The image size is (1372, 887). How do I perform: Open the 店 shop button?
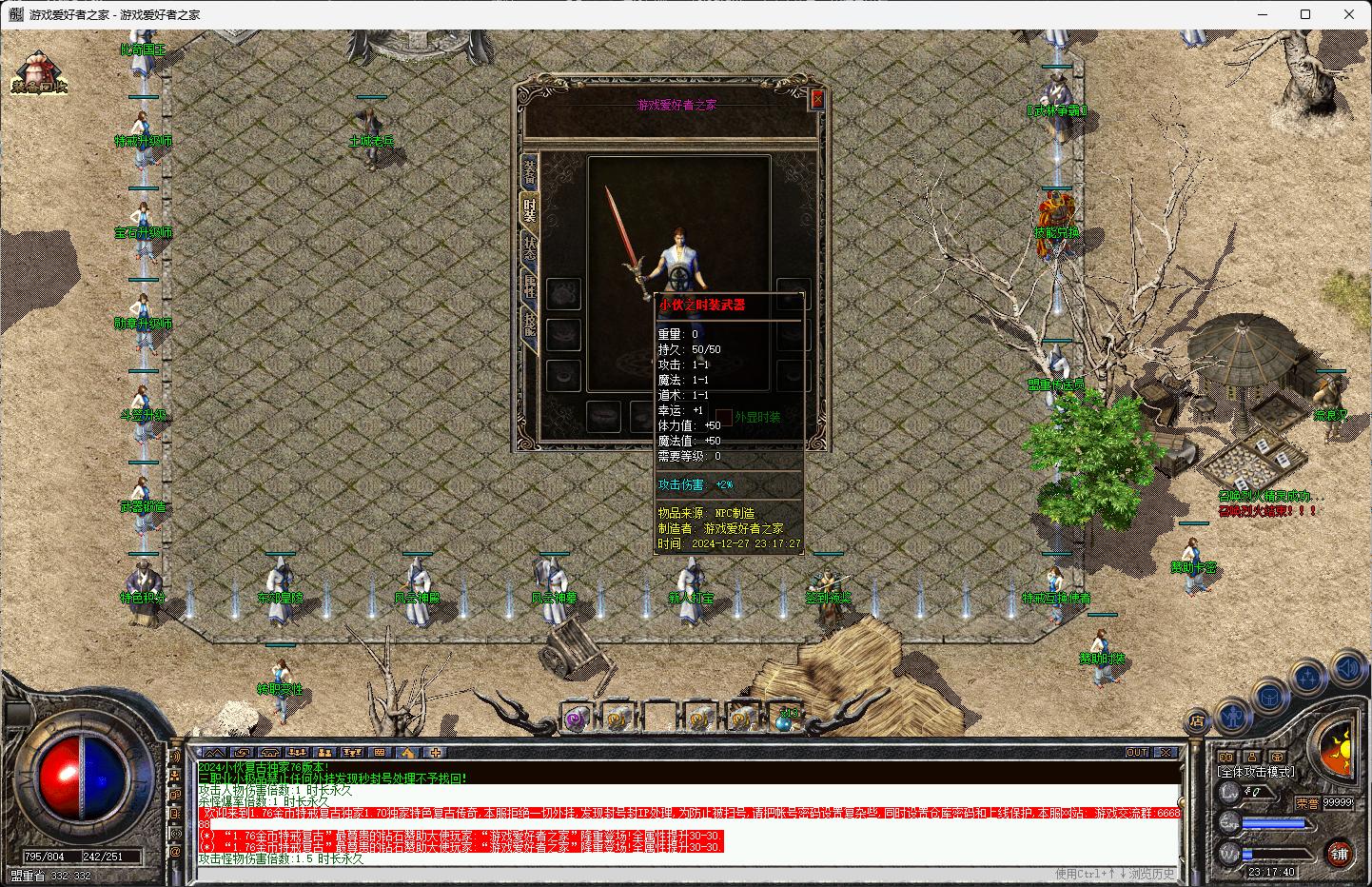click(1197, 719)
